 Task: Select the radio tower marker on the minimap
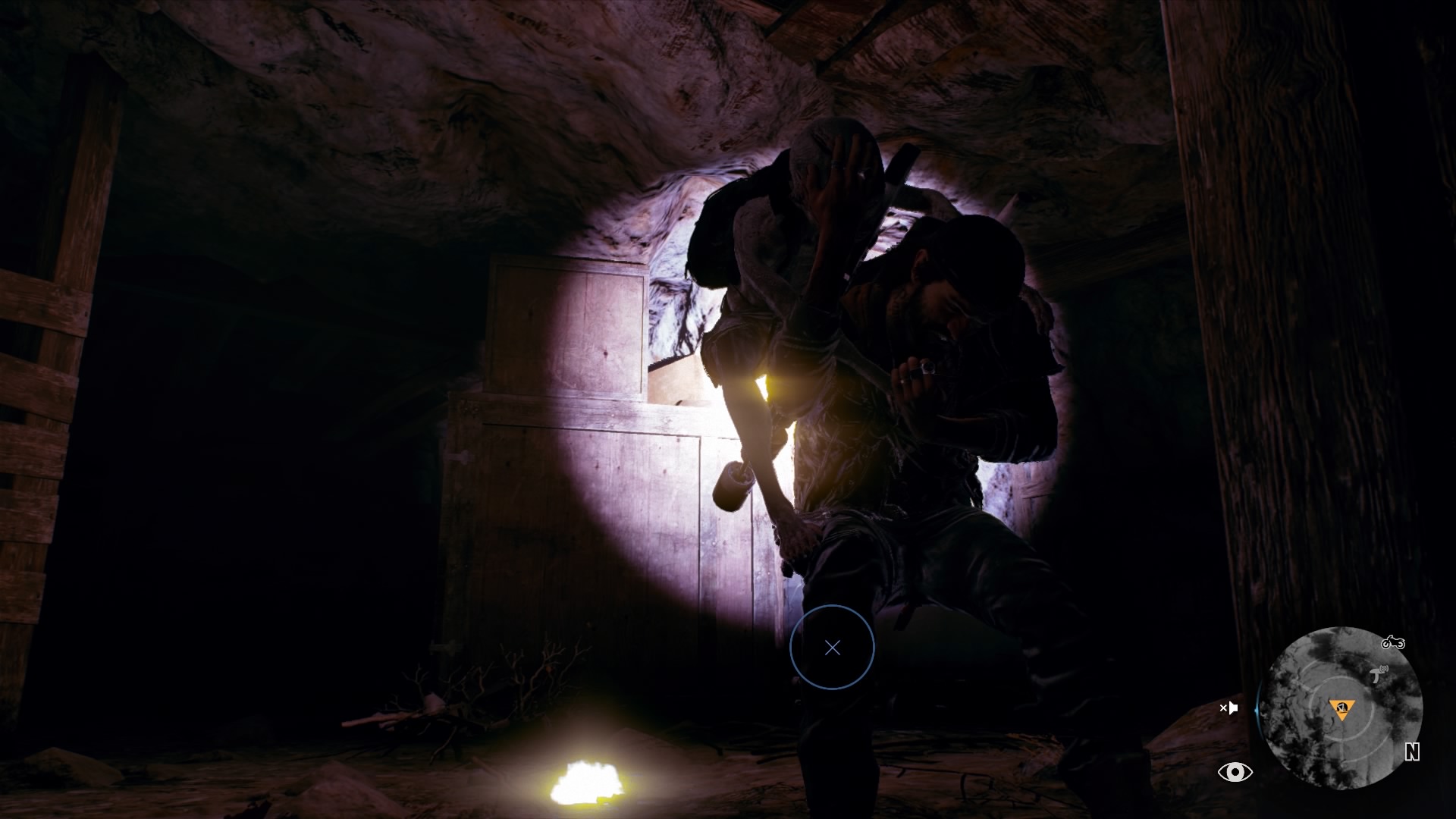[1379, 674]
